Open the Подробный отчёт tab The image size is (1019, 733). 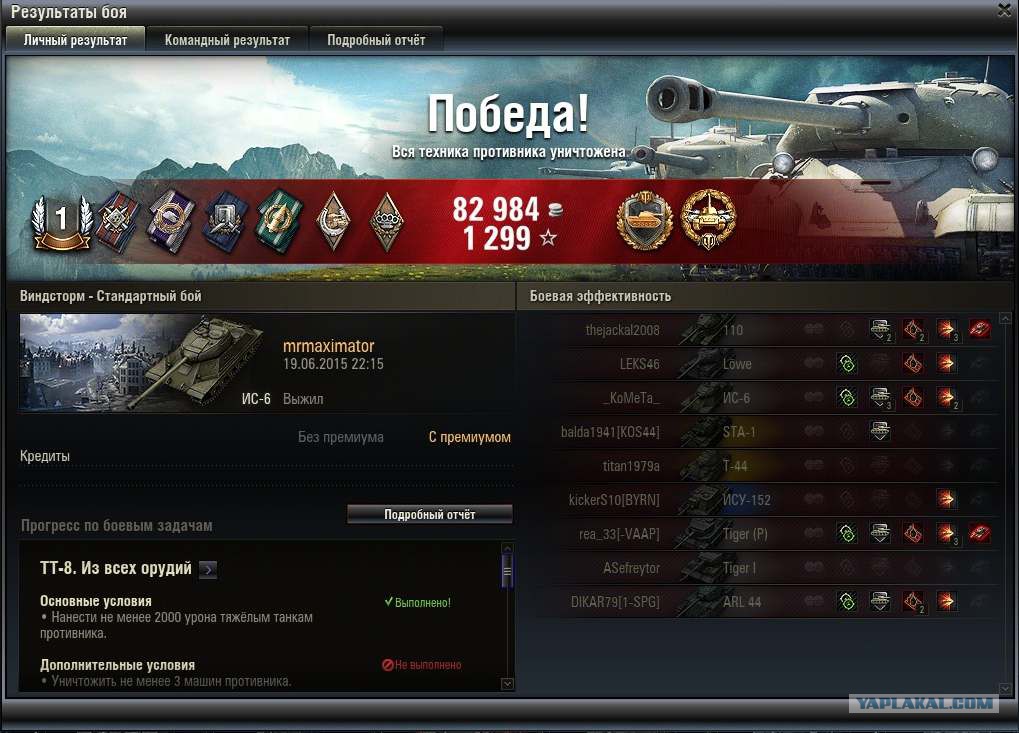pyautogui.click(x=376, y=40)
